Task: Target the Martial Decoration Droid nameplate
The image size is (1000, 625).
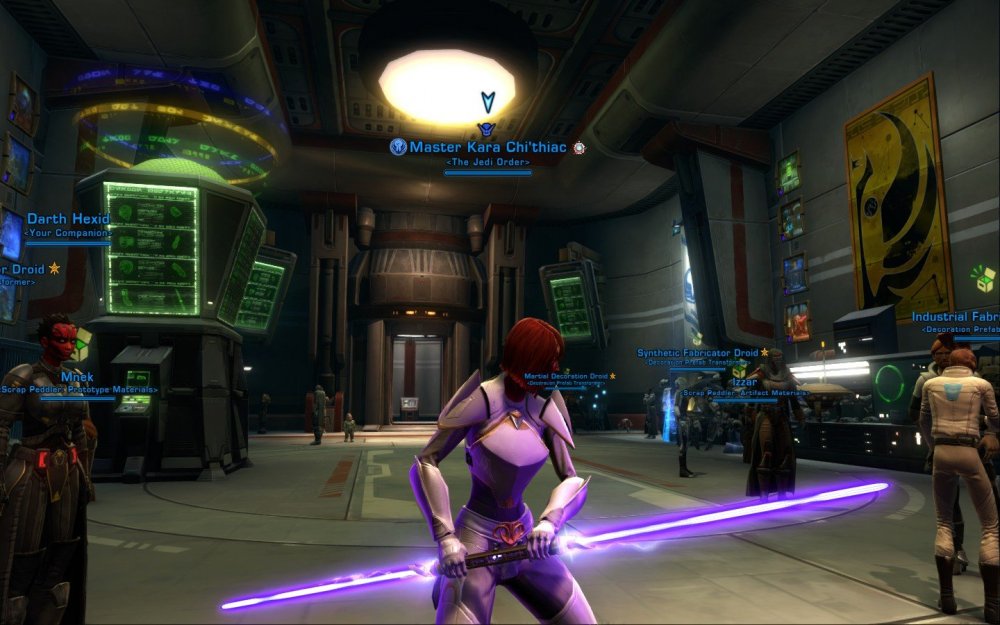Action: 566,377
